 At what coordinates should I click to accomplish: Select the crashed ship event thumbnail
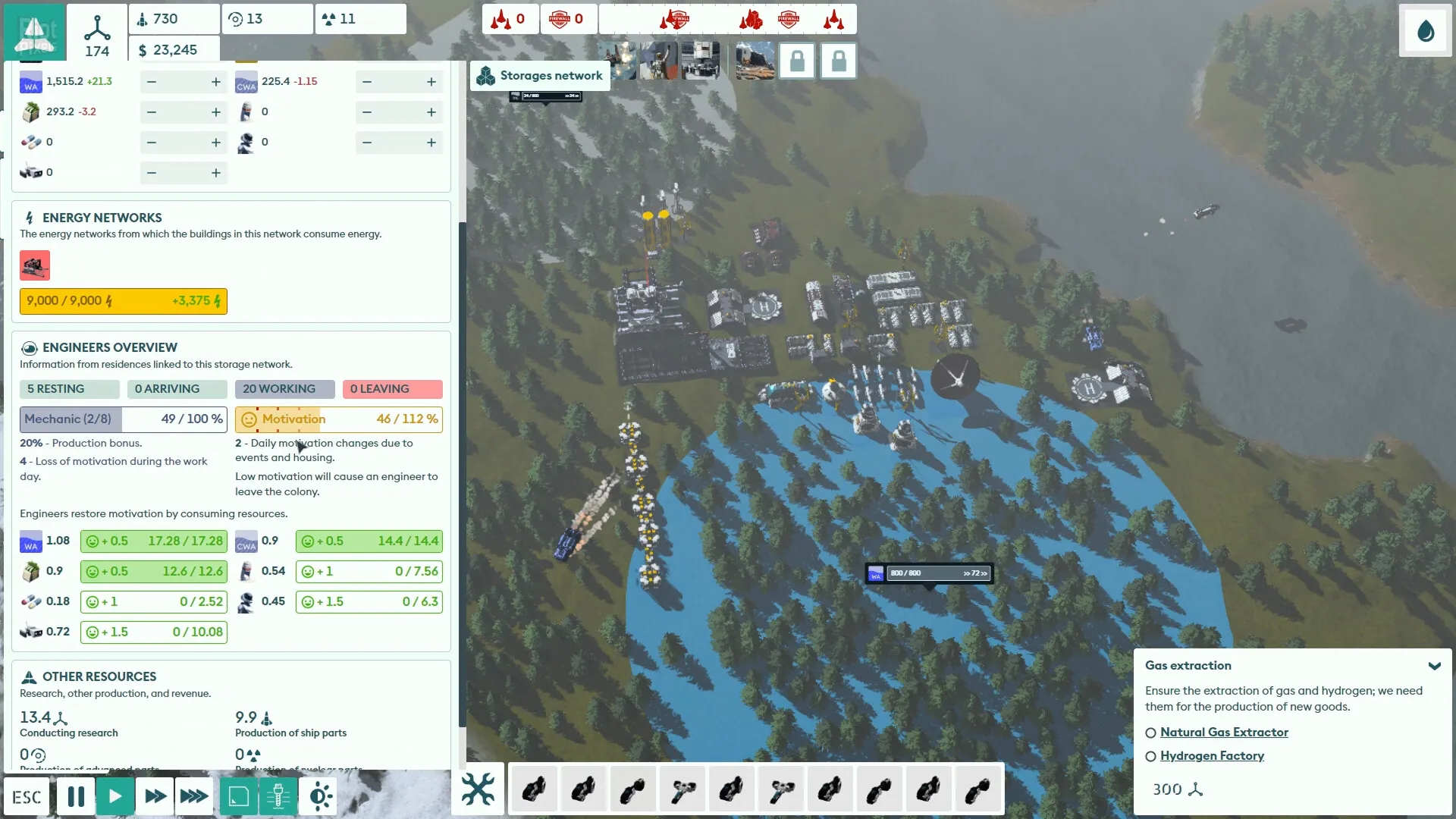755,61
